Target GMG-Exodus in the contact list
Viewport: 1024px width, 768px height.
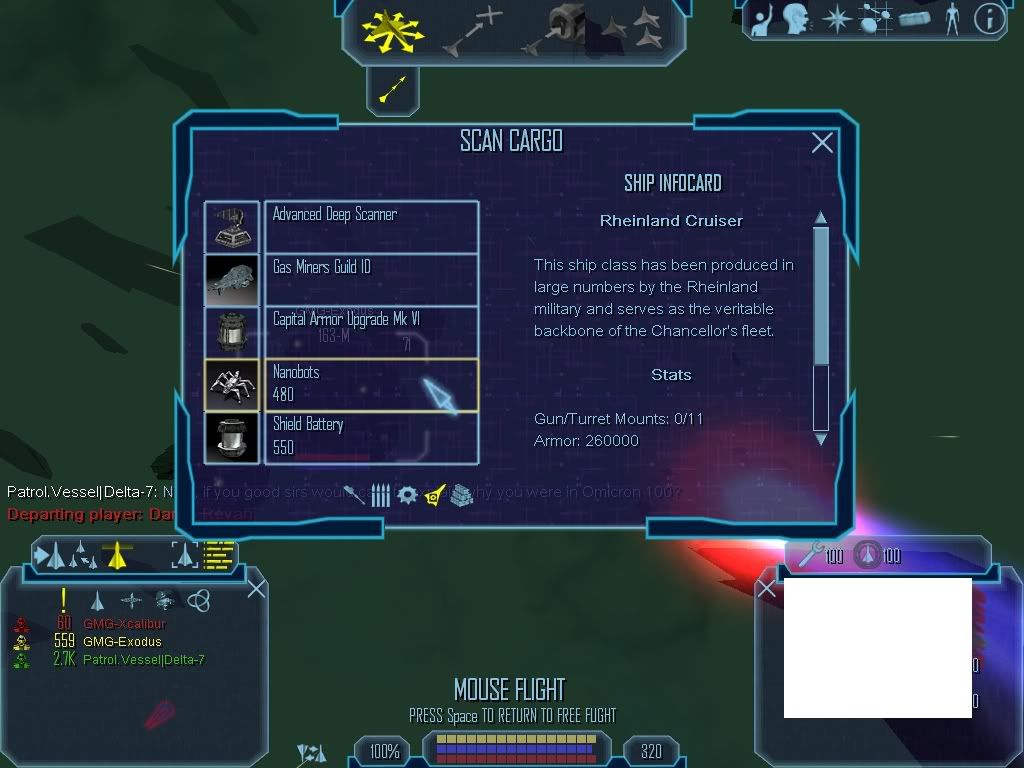(122, 642)
